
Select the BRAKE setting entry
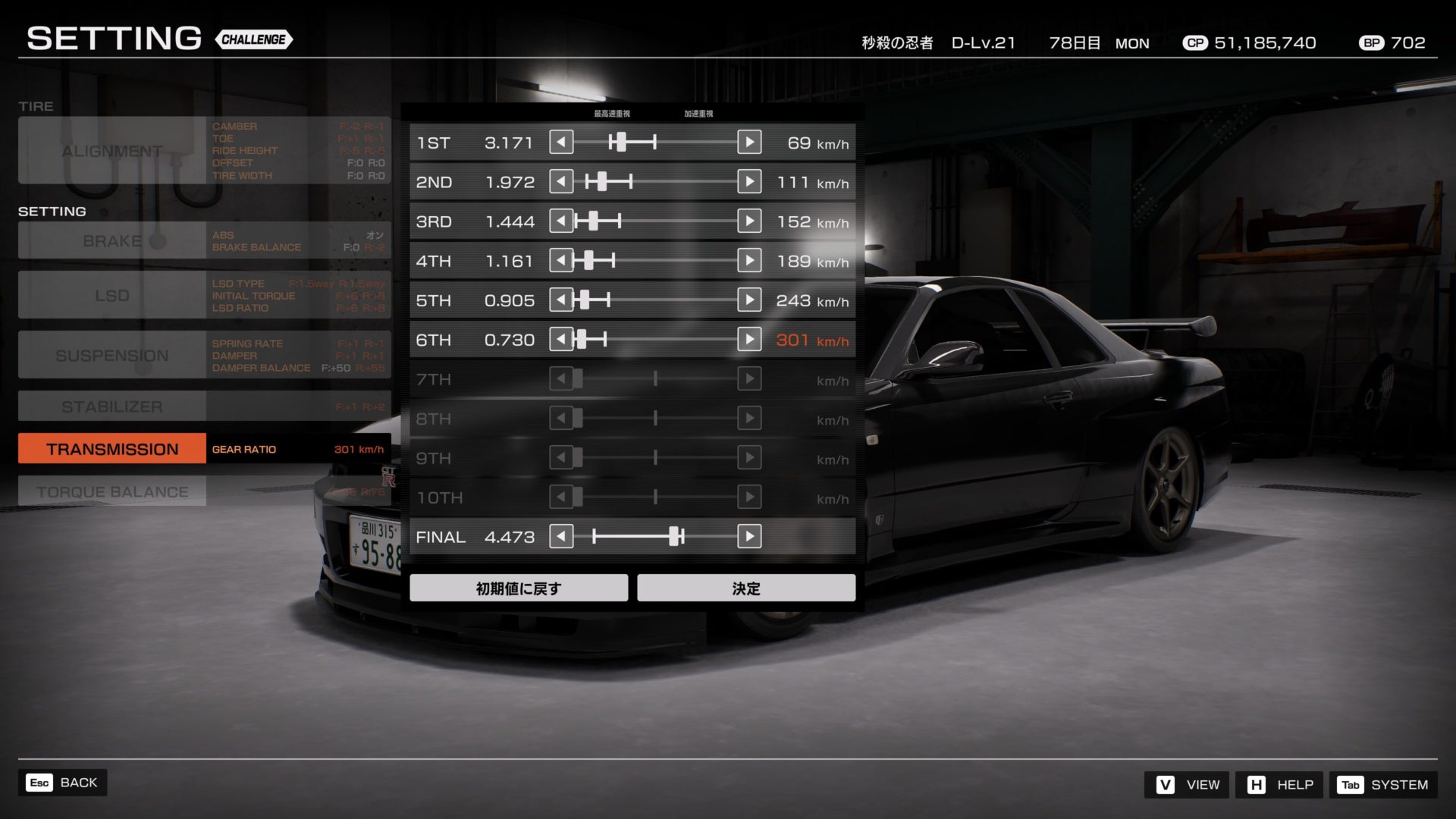[x=112, y=240]
